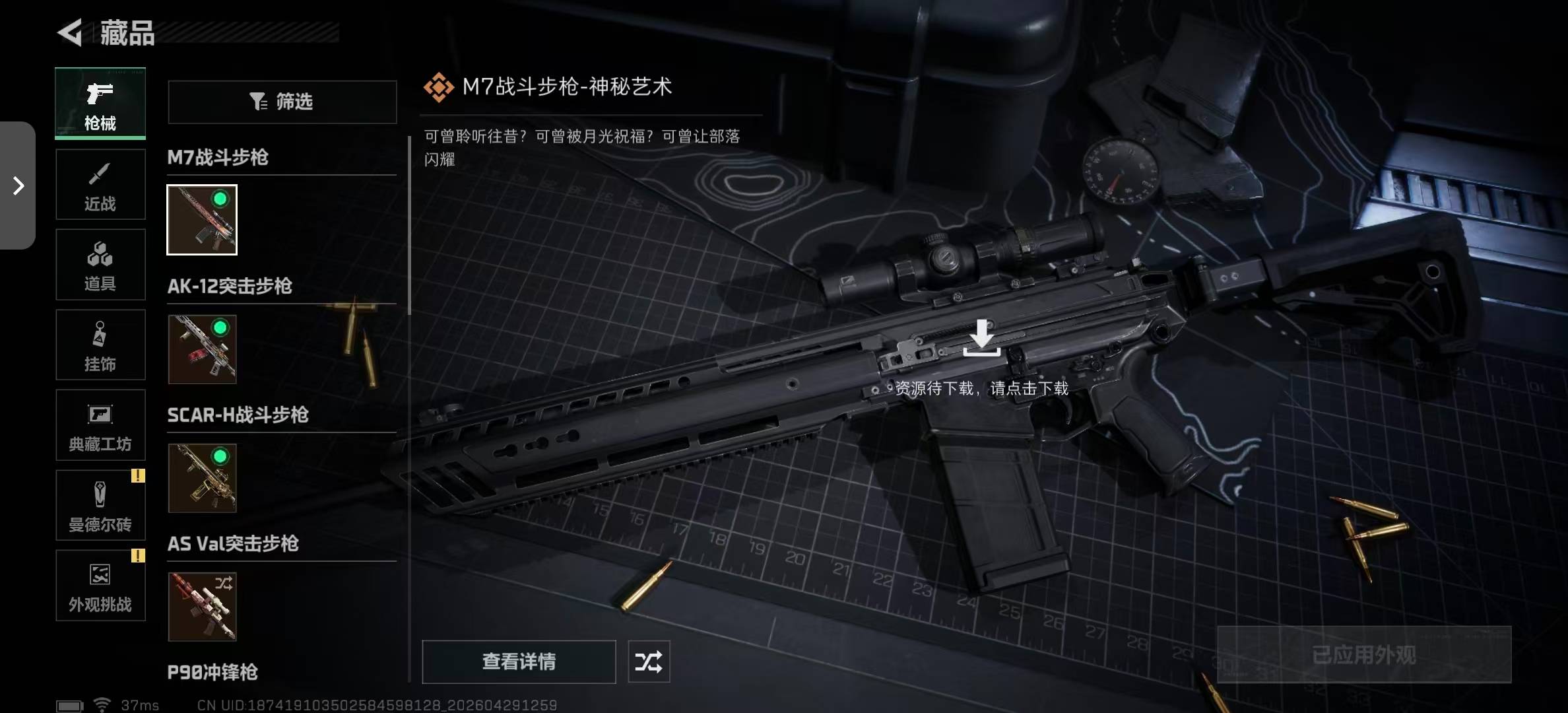Image resolution: width=1568 pixels, height=713 pixels.
Task: Click the 已应用外观 button
Action: click(1364, 654)
